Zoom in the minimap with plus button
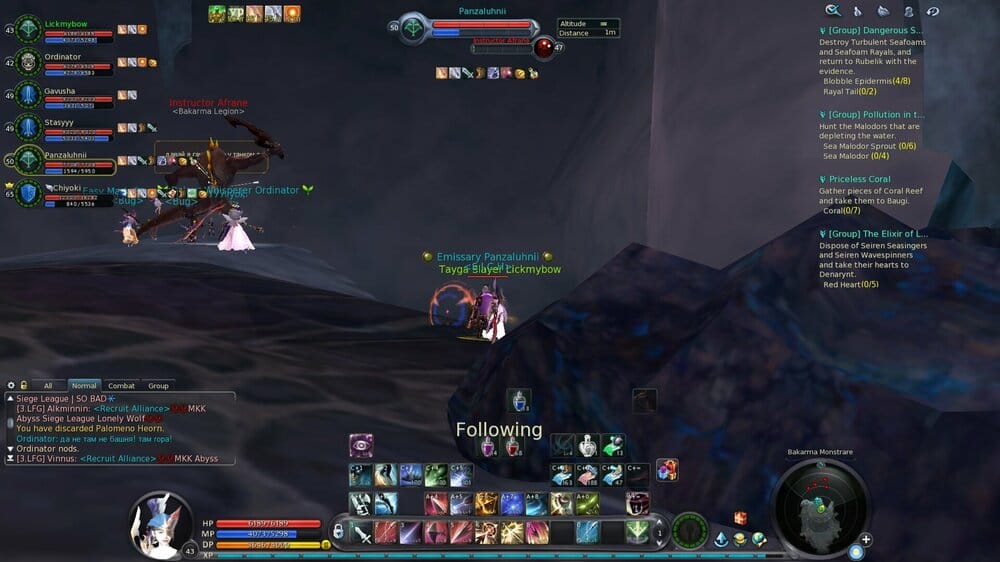 coord(866,539)
